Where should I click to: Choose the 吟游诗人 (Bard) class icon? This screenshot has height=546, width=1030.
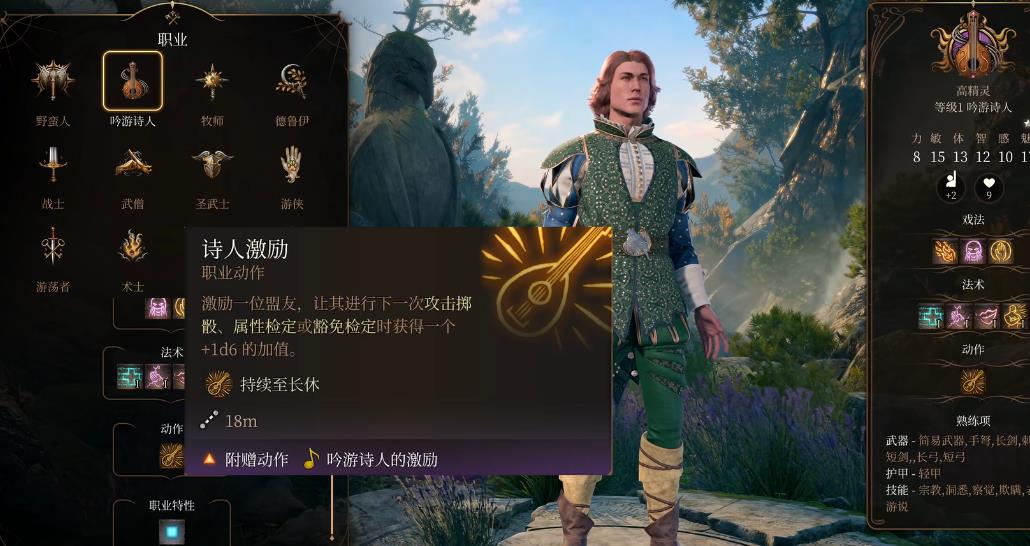click(132, 82)
